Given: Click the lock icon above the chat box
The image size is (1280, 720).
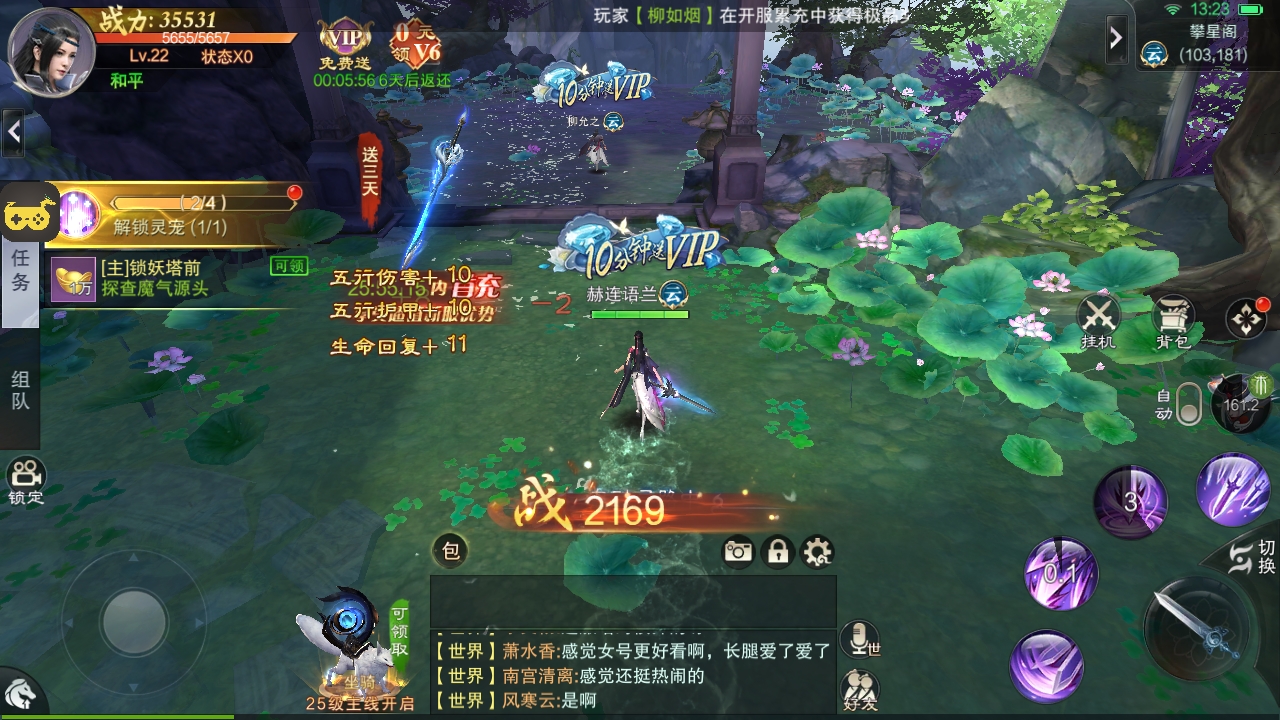Looking at the screenshot, I should tap(780, 551).
